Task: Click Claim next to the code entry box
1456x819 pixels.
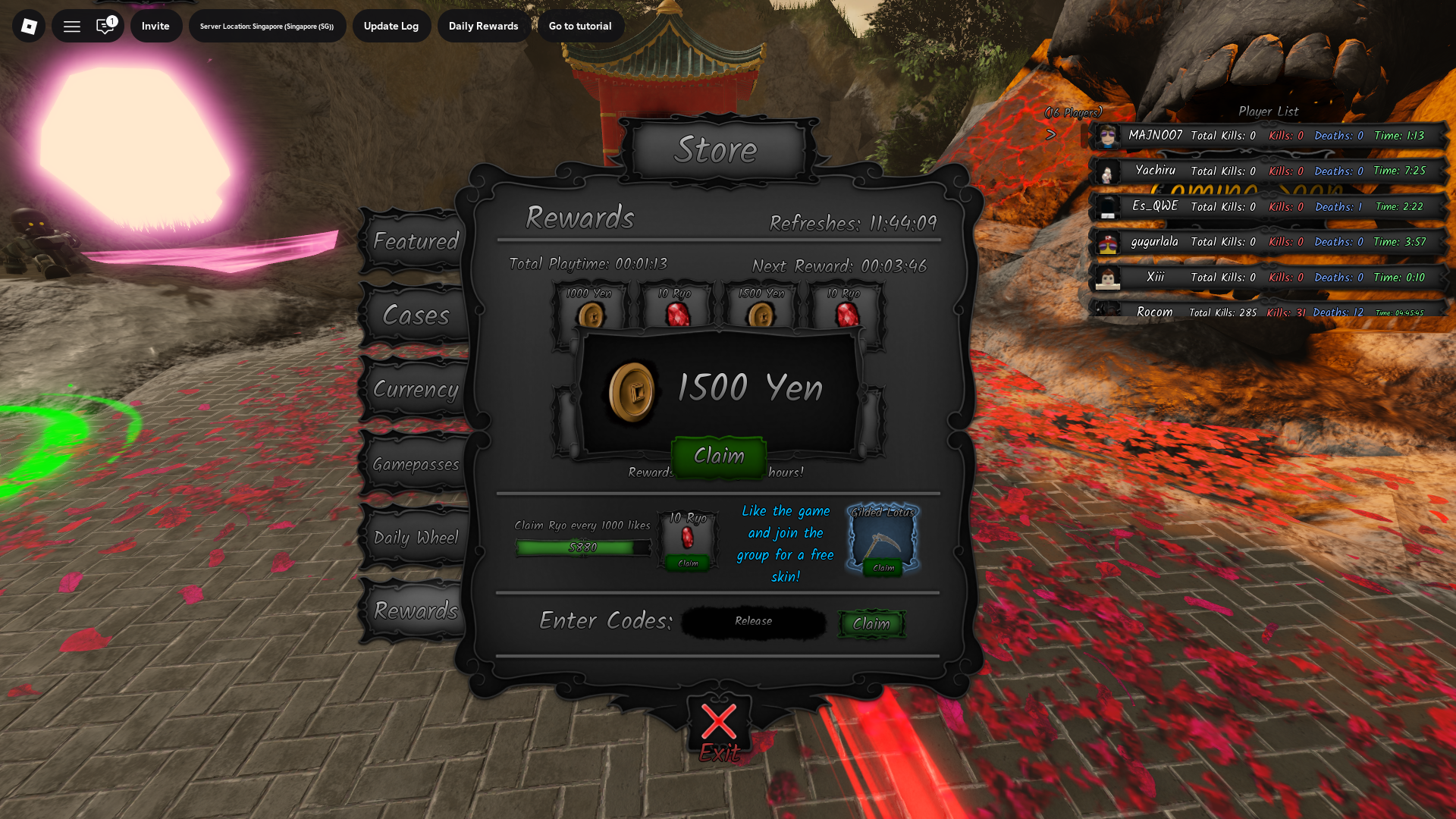Action: pyautogui.click(x=871, y=624)
